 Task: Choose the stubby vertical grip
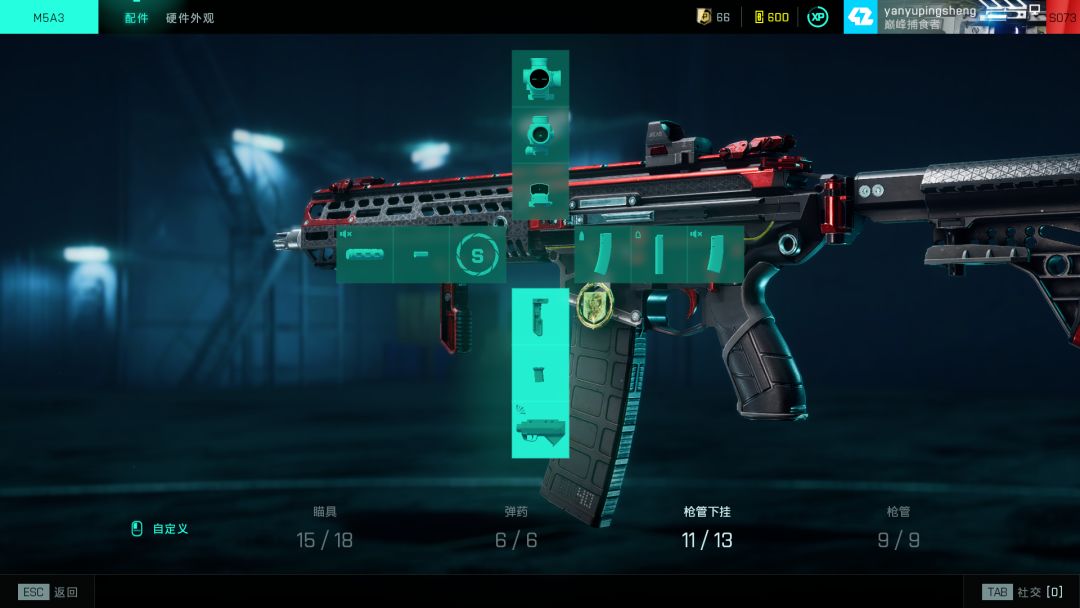click(540, 373)
